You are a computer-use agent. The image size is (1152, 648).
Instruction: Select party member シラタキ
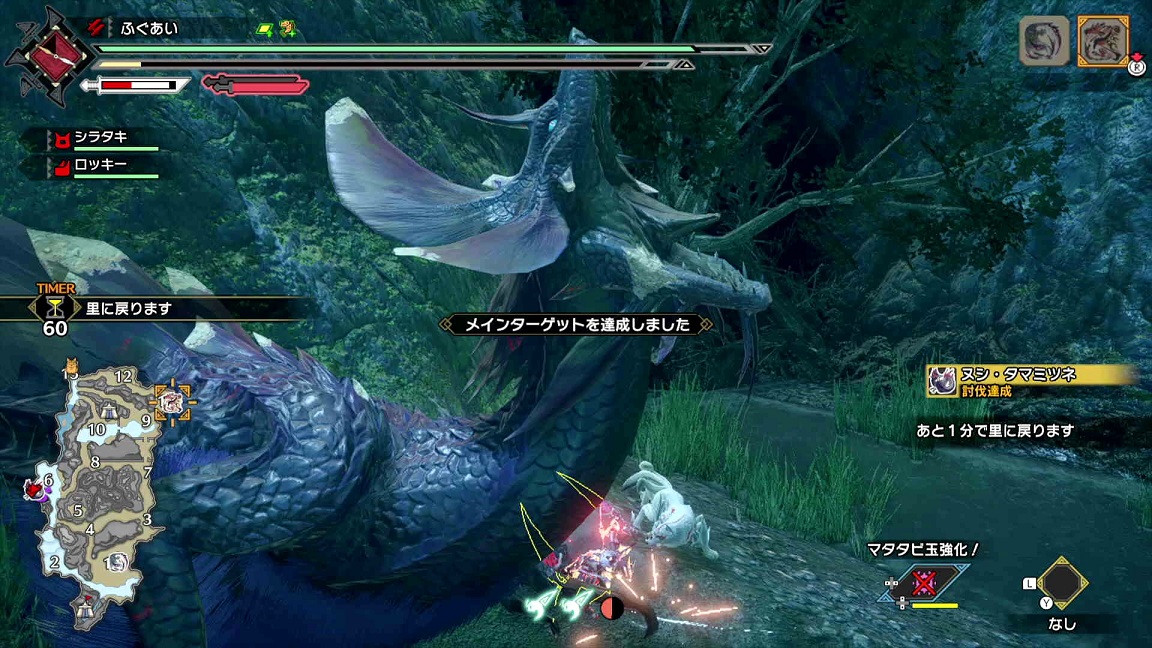100,137
